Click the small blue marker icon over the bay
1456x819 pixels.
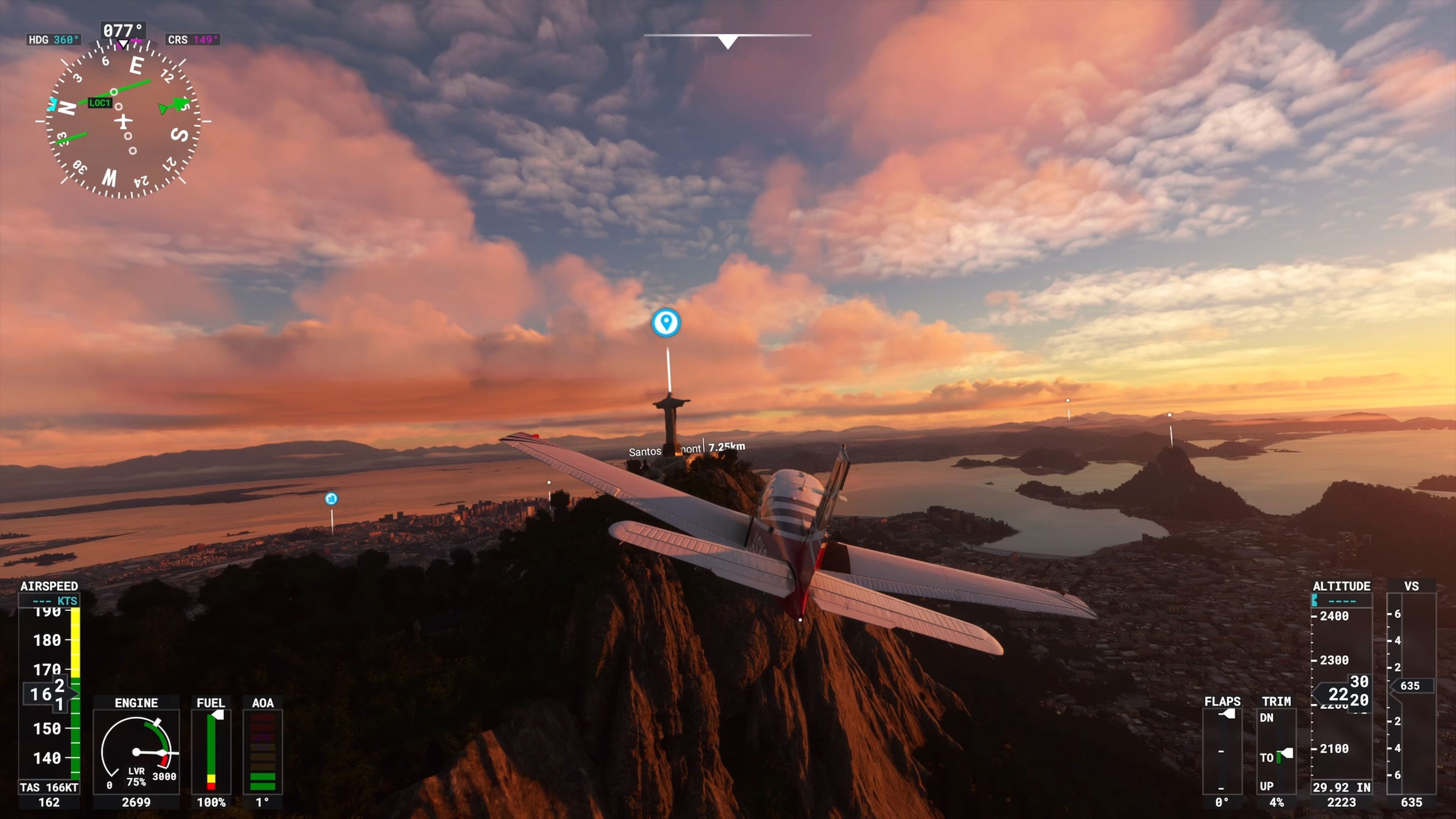pyautogui.click(x=331, y=499)
